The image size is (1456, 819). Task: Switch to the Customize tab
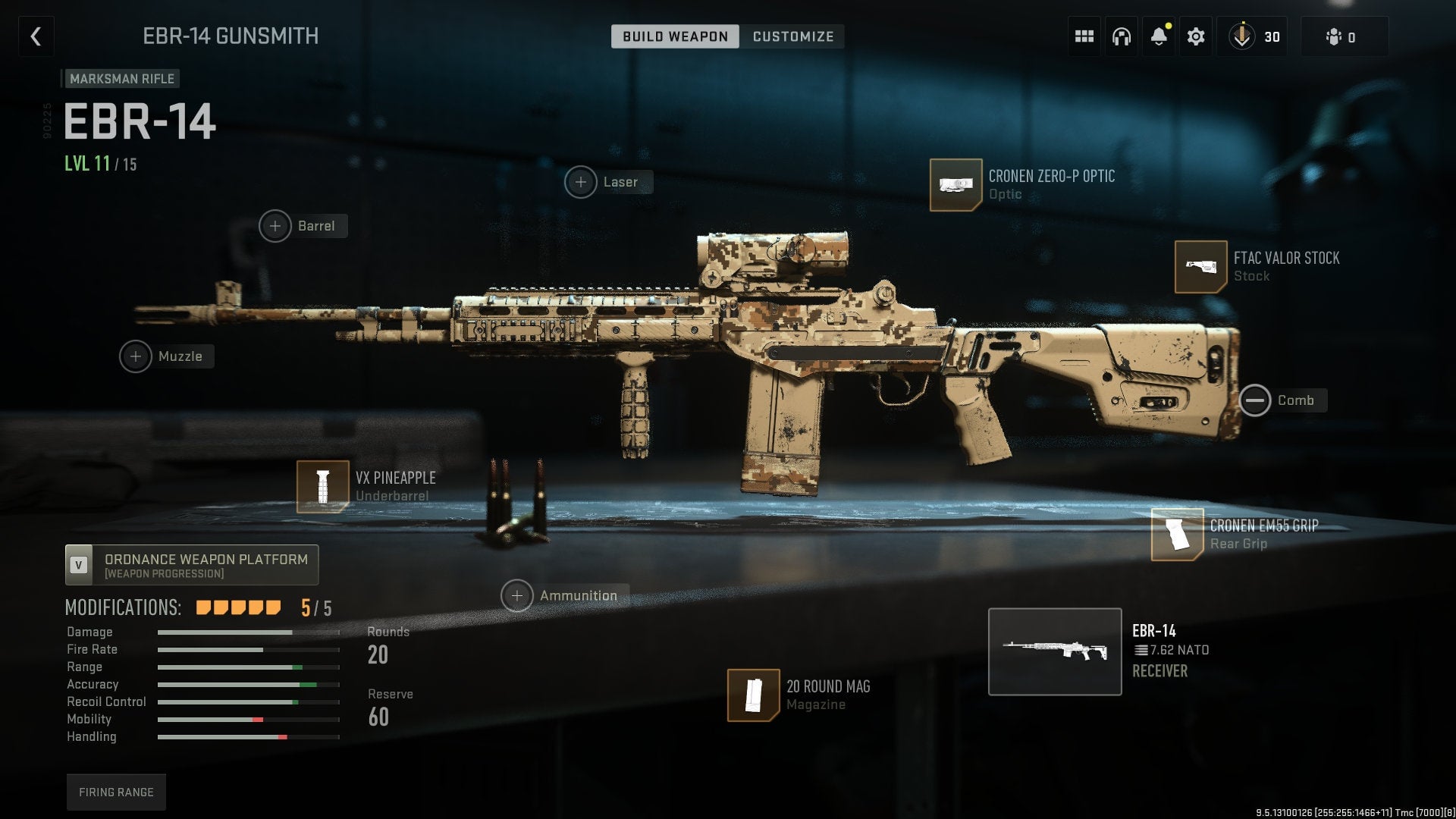(792, 36)
